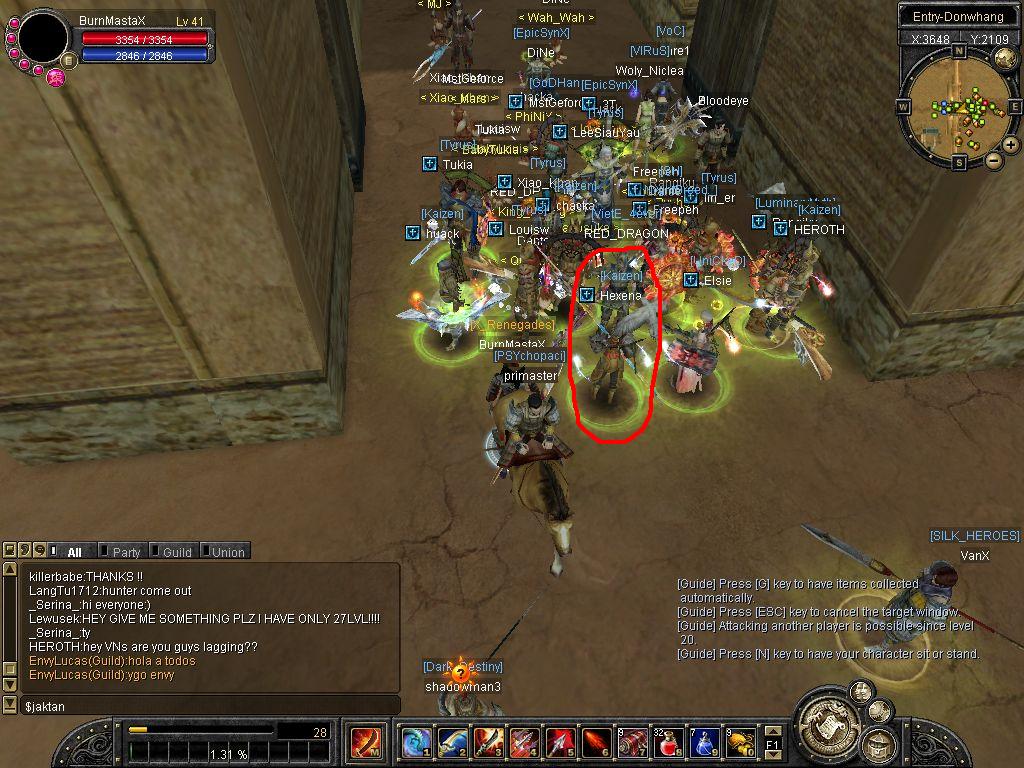
Task: Use the red health potion in slot 8
Action: point(668,743)
